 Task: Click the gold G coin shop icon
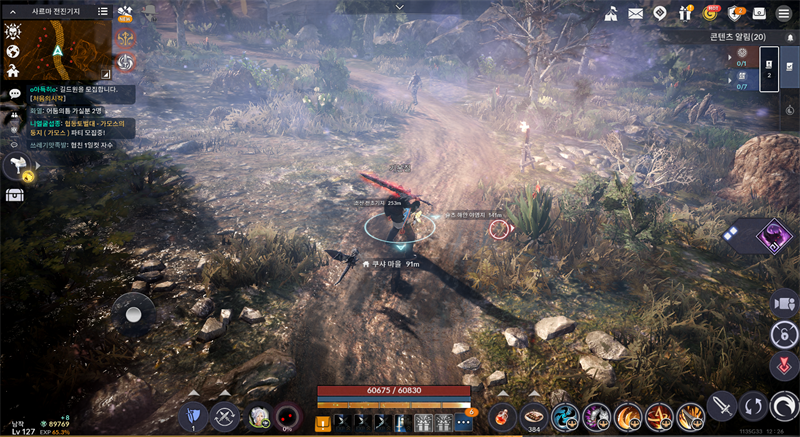[x=711, y=13]
